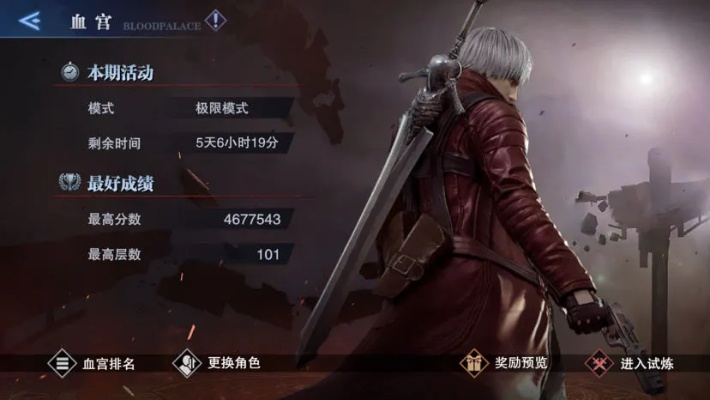Go back using the arrow button
Viewport: 710px width, 400px height.
pyautogui.click(x=30, y=20)
